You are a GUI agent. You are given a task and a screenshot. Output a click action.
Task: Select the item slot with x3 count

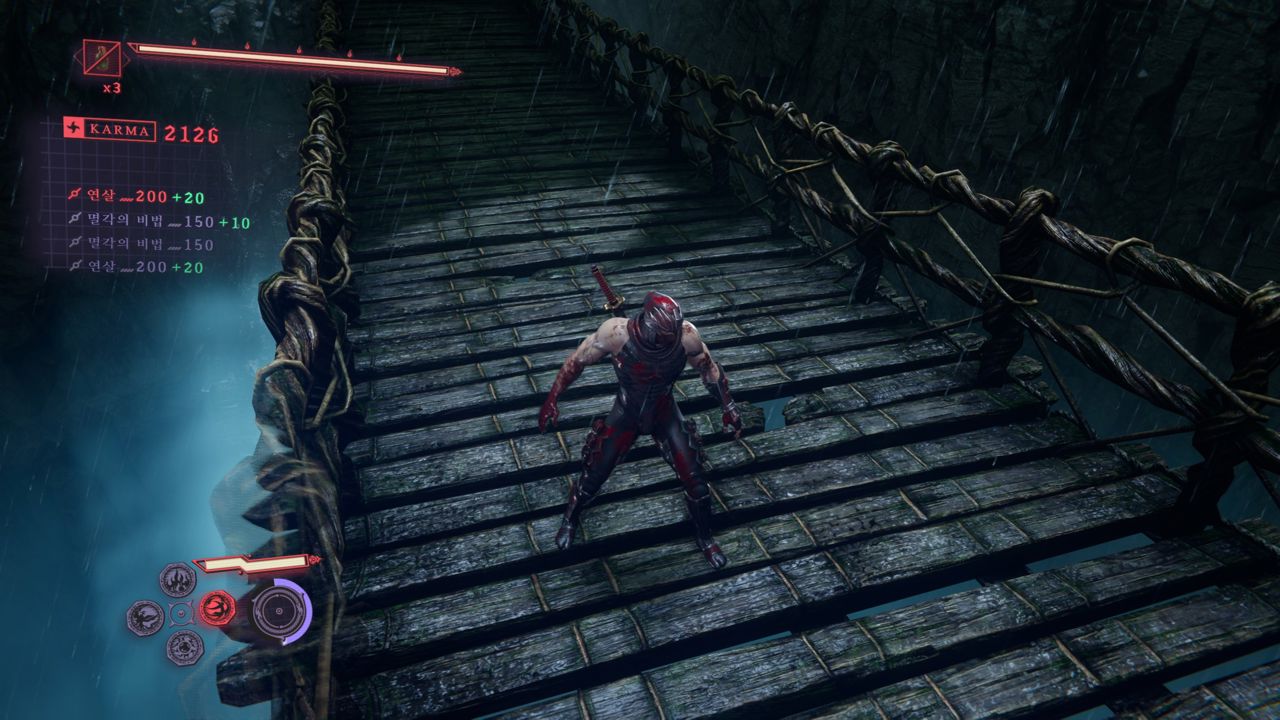click(x=102, y=58)
